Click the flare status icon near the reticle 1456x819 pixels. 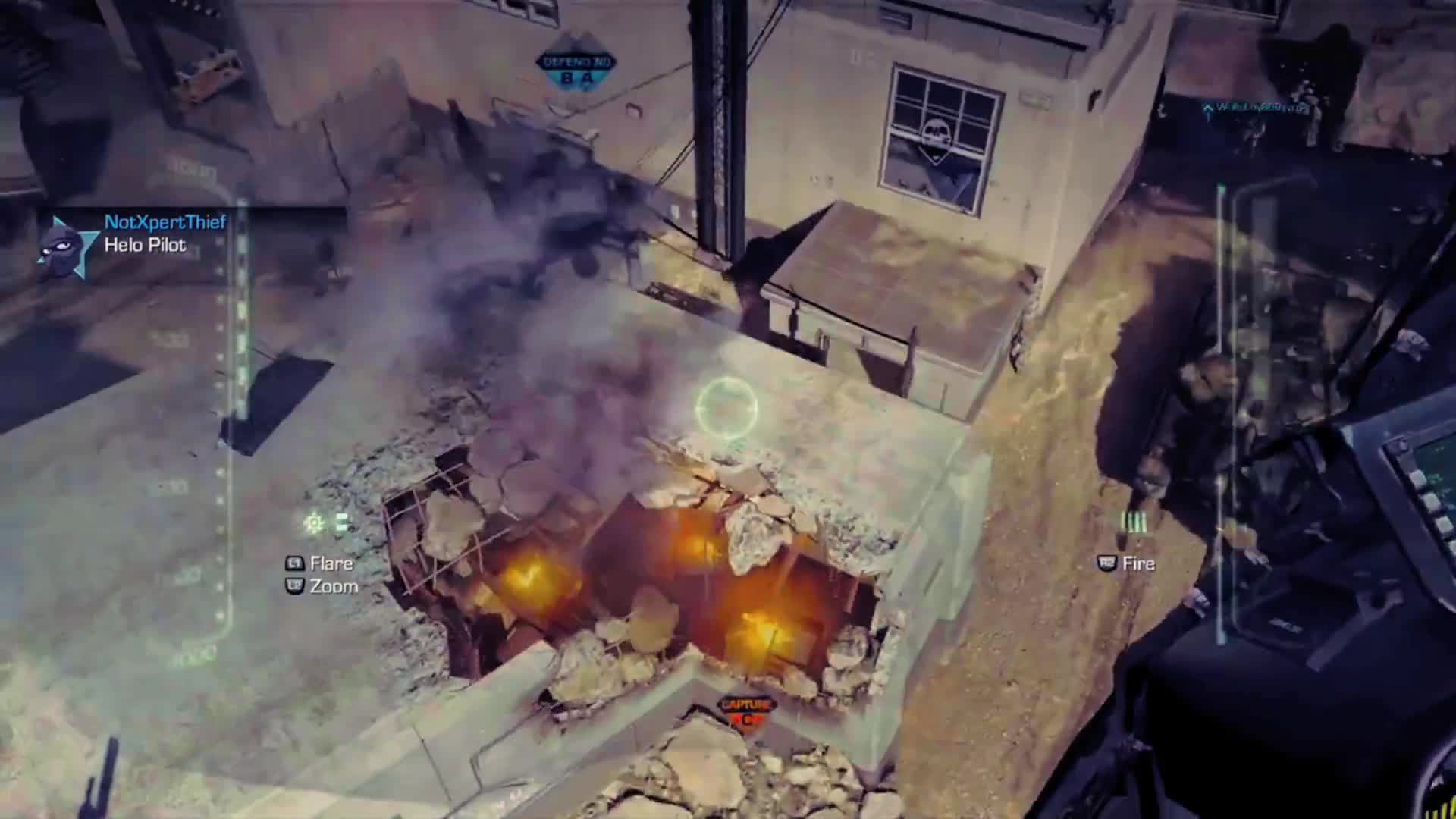tap(313, 523)
